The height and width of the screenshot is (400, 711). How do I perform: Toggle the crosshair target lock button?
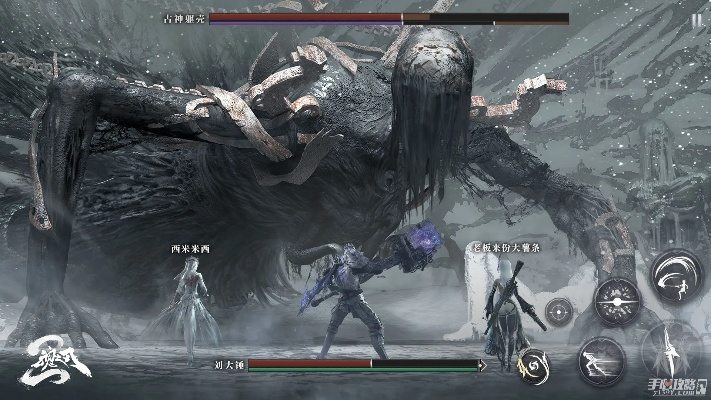point(559,310)
